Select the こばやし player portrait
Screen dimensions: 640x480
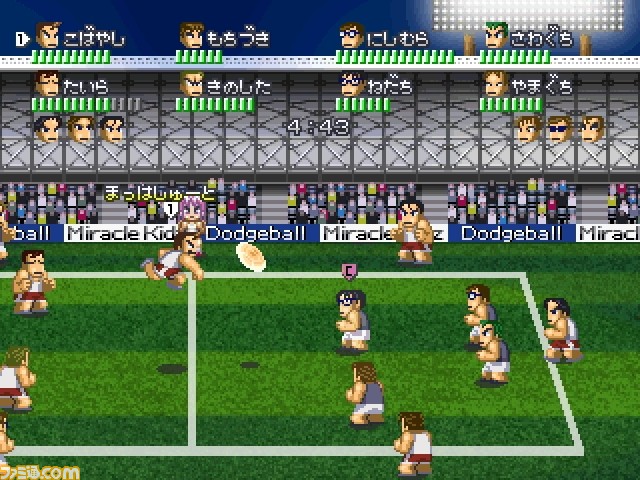tap(48, 36)
